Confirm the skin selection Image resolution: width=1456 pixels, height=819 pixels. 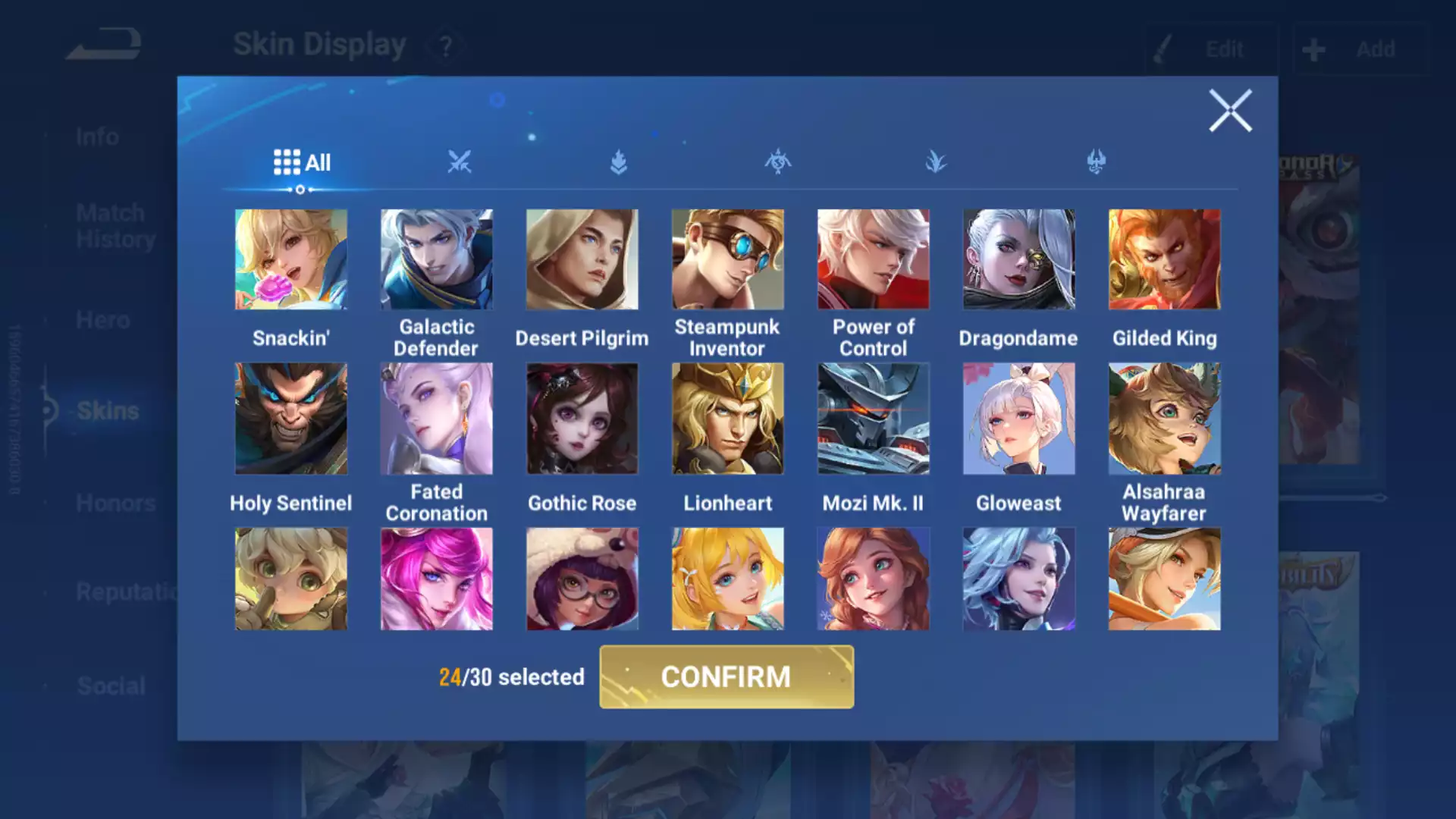point(726,676)
